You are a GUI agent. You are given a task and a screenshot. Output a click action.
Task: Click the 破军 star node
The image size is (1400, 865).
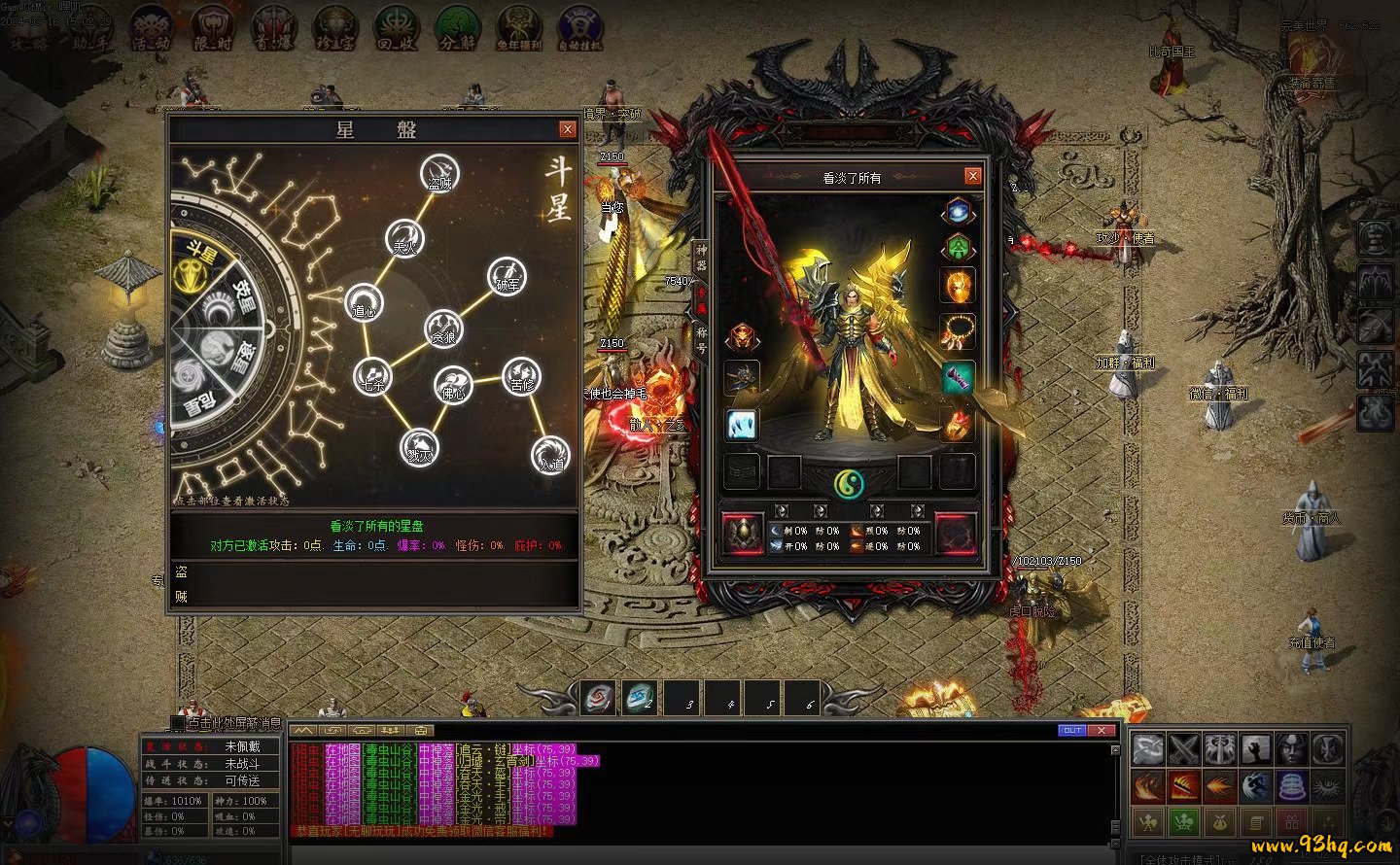(507, 276)
